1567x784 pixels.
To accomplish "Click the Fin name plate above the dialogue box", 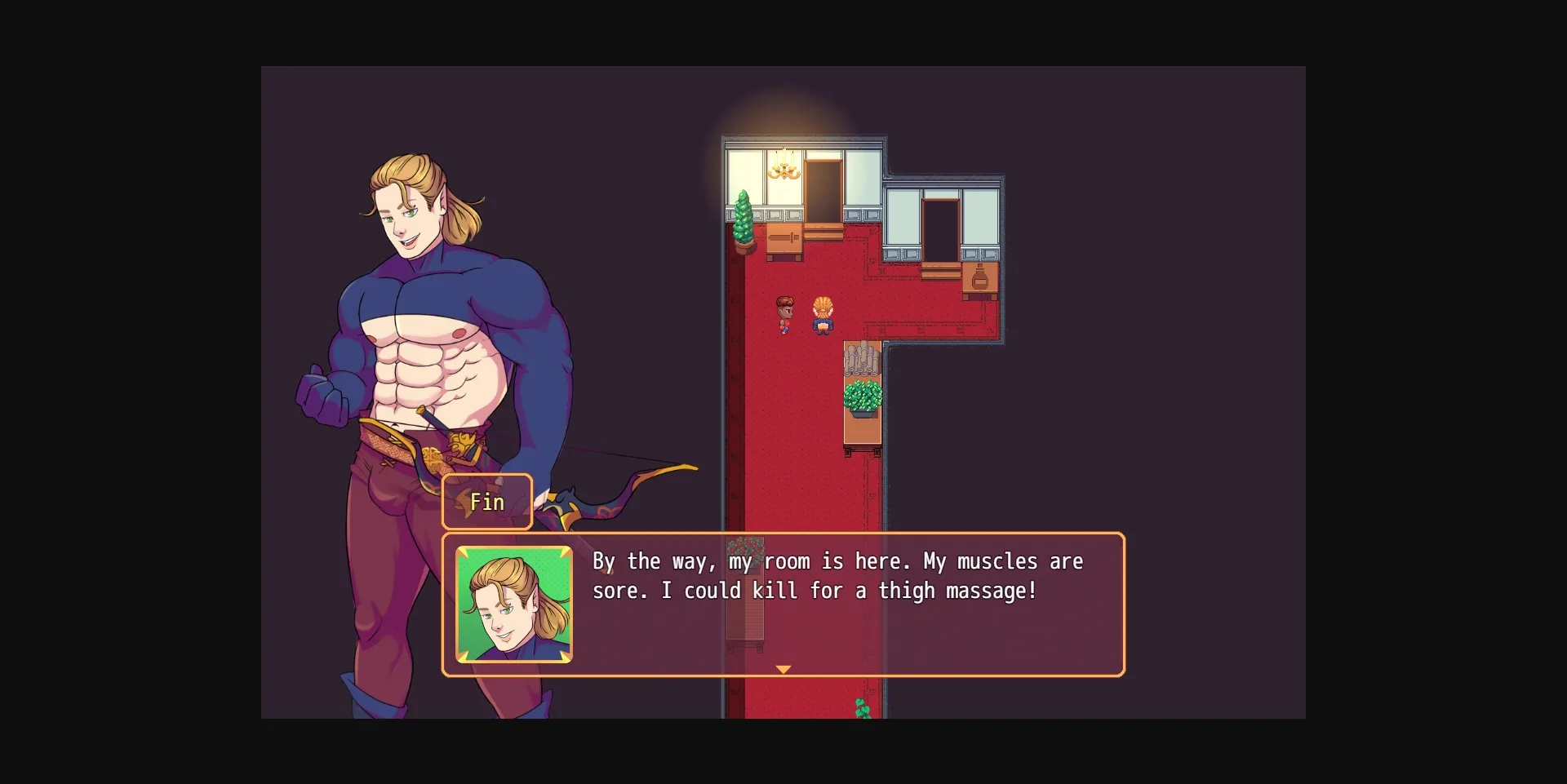I will point(486,502).
